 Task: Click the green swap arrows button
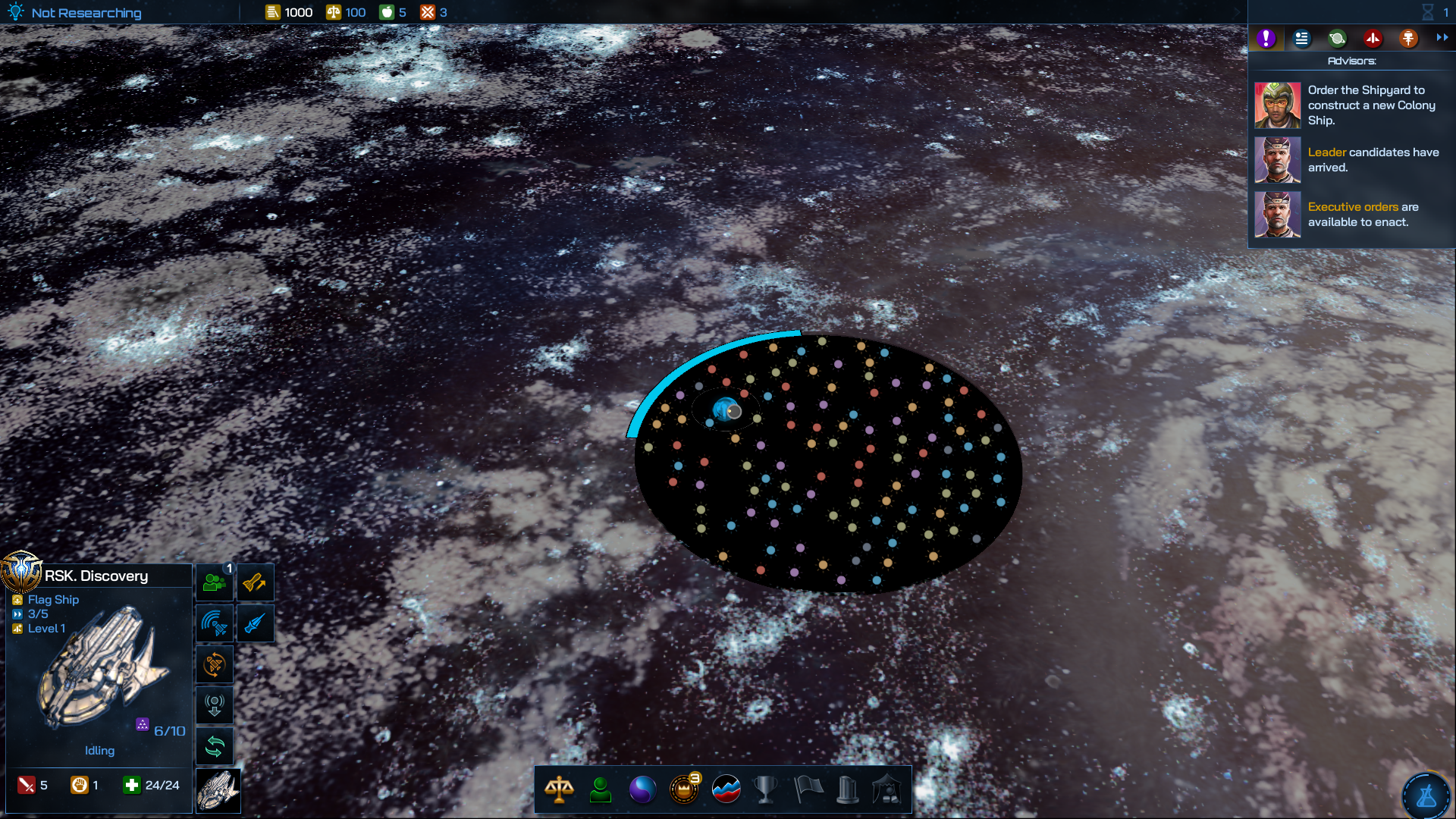(x=215, y=747)
